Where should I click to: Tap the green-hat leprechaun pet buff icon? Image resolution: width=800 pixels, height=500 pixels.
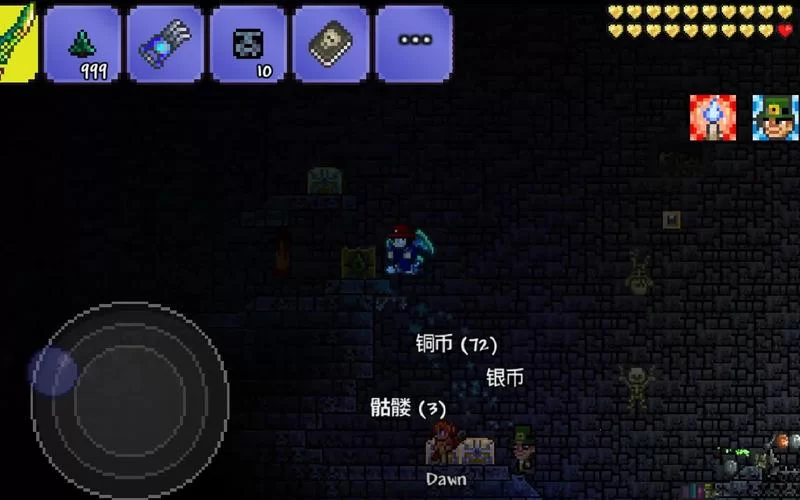coord(775,118)
